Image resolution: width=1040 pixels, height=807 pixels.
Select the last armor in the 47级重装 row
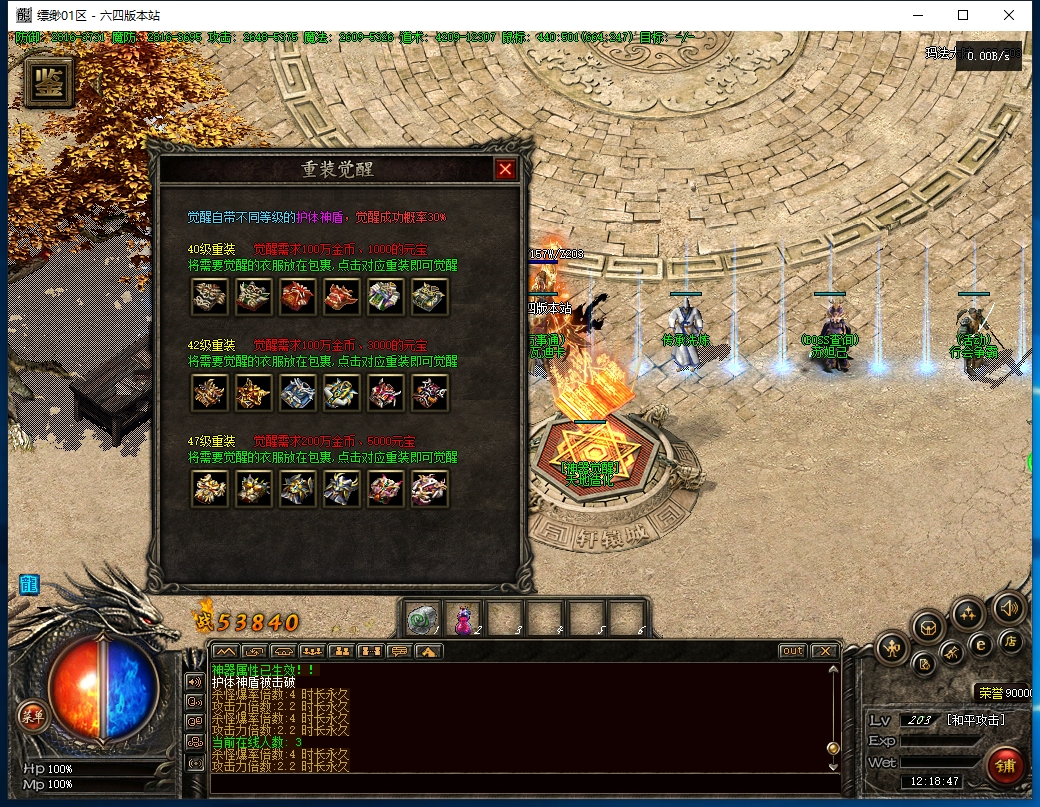(430, 489)
